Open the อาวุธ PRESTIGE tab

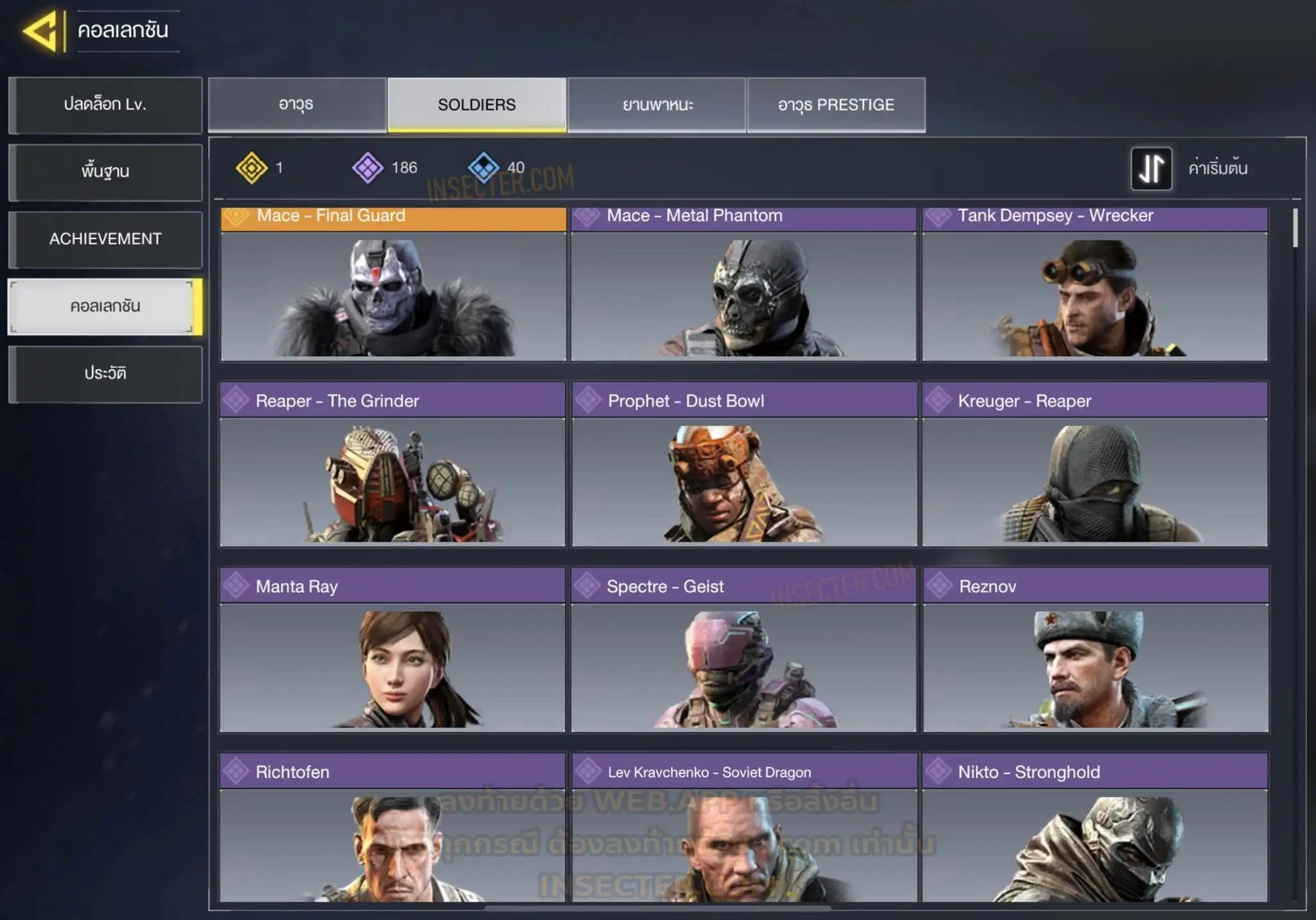[x=836, y=105]
